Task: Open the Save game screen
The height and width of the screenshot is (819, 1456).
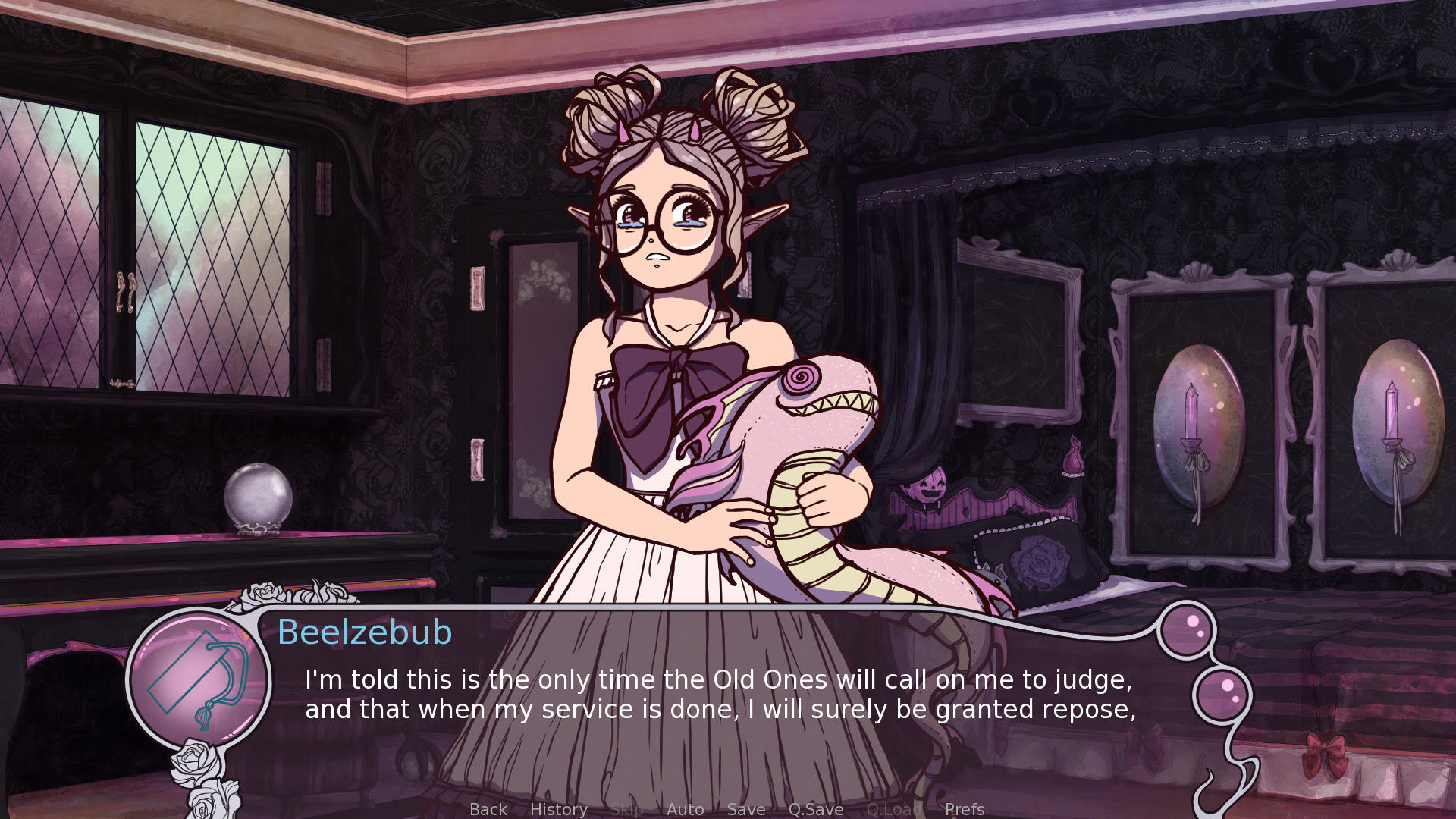Action: (x=746, y=809)
